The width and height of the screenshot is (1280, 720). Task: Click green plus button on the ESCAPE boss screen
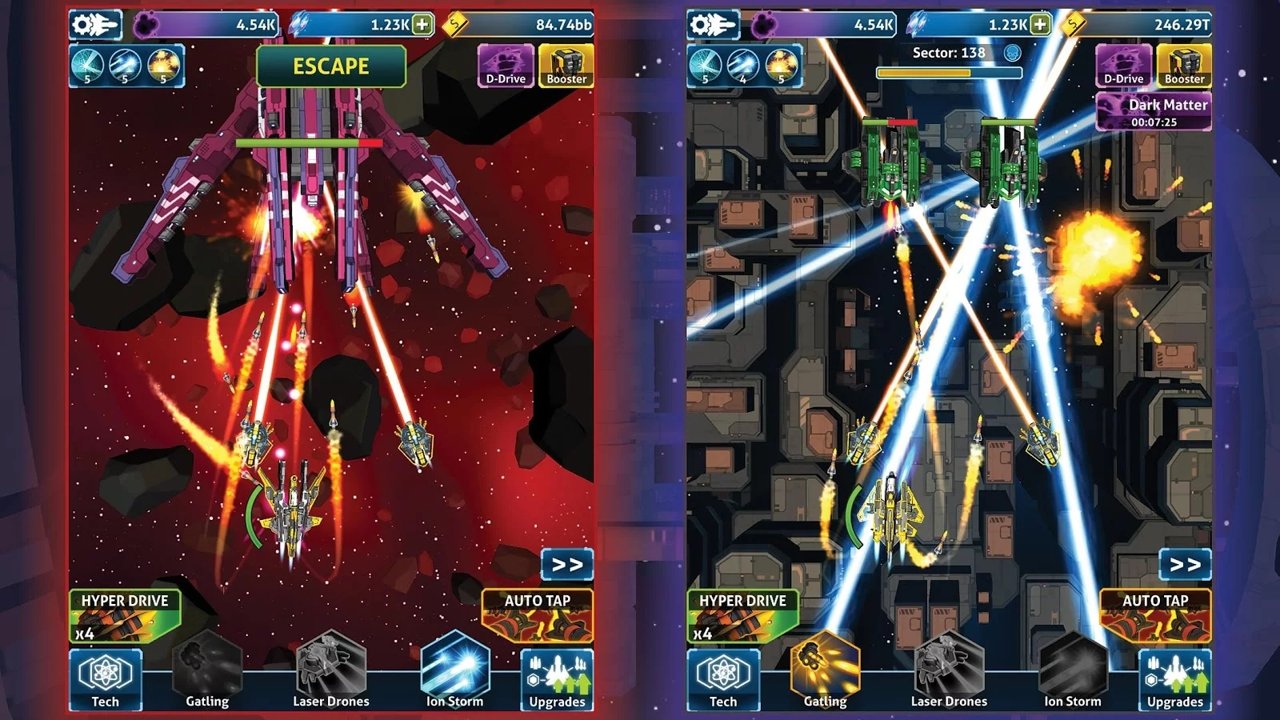pyautogui.click(x=423, y=24)
